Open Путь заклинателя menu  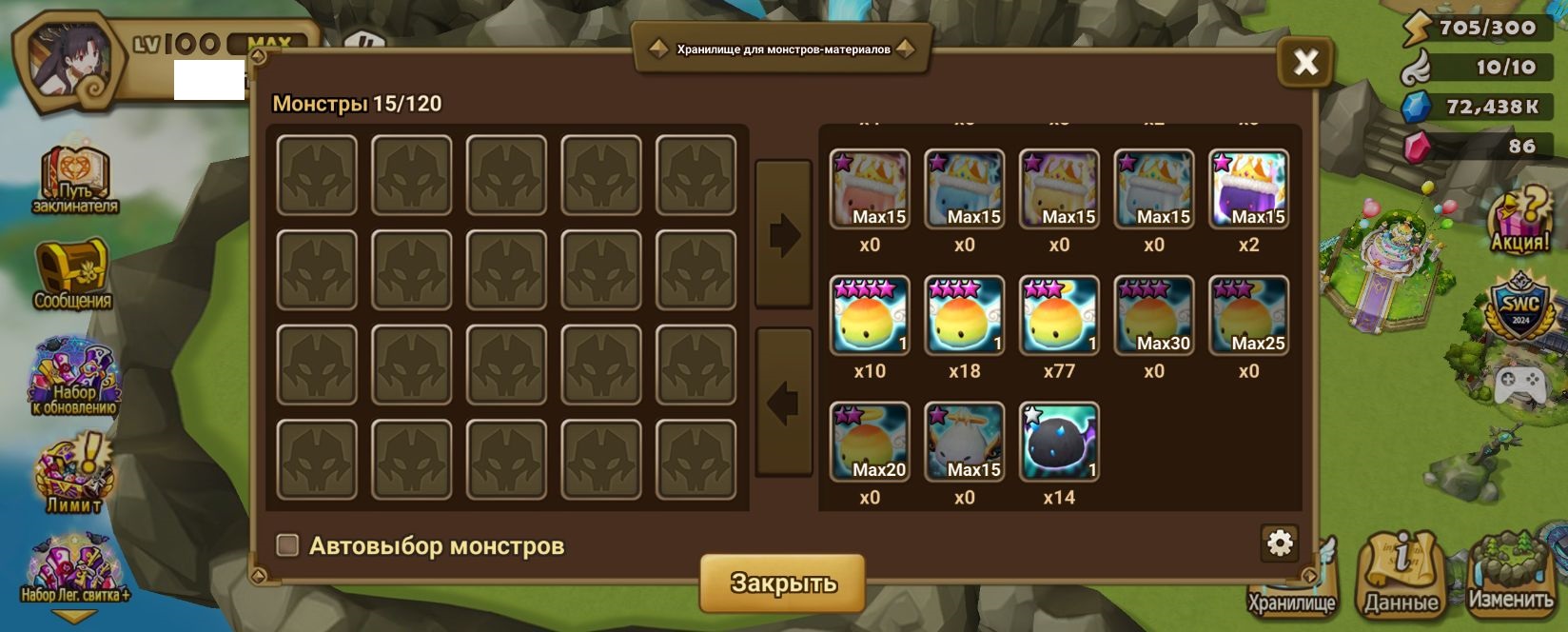coord(75,179)
